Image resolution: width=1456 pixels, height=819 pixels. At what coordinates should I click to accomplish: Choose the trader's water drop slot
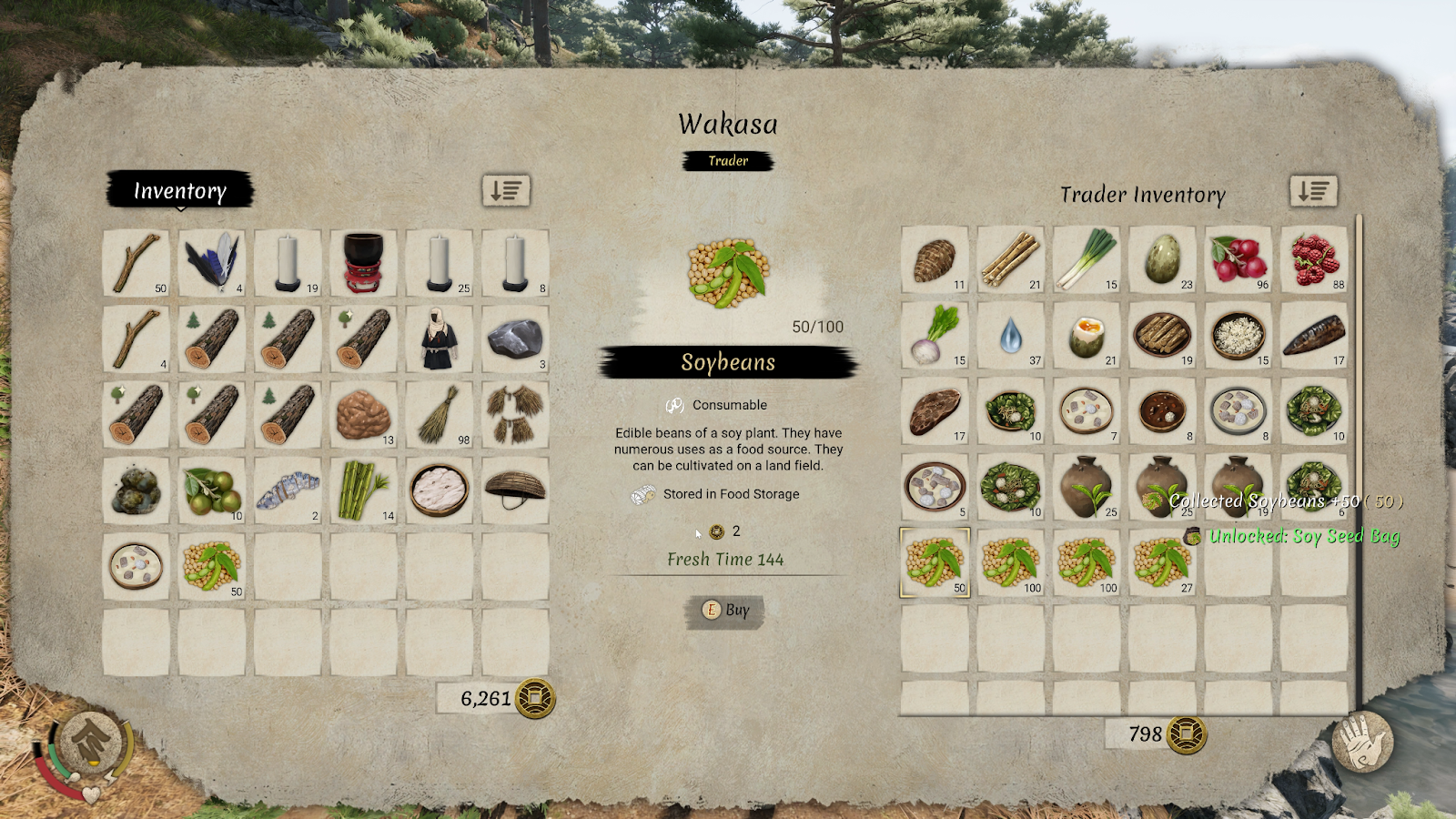pyautogui.click(x=1011, y=336)
